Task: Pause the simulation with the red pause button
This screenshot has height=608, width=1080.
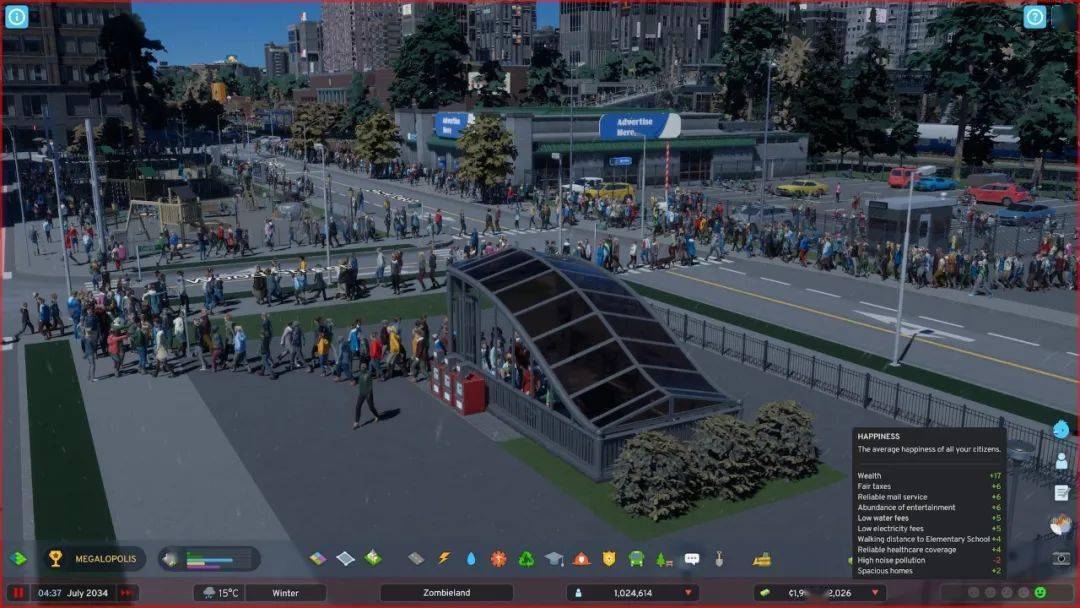Action: 18,593
